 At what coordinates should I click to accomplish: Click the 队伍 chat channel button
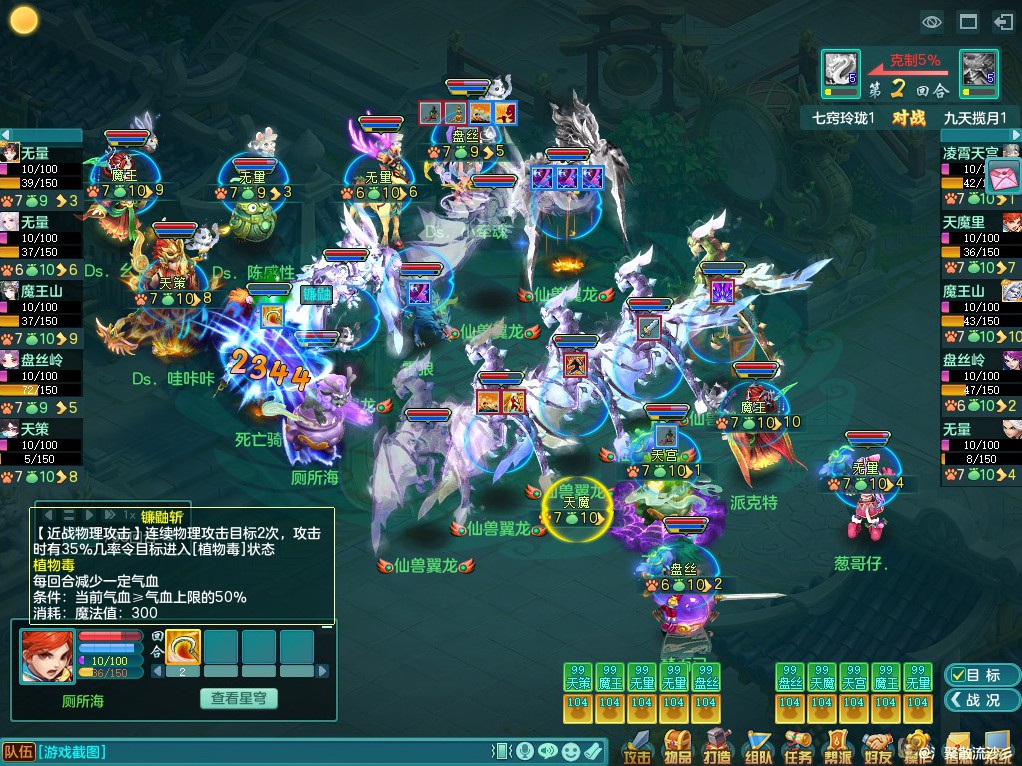pyautogui.click(x=18, y=752)
